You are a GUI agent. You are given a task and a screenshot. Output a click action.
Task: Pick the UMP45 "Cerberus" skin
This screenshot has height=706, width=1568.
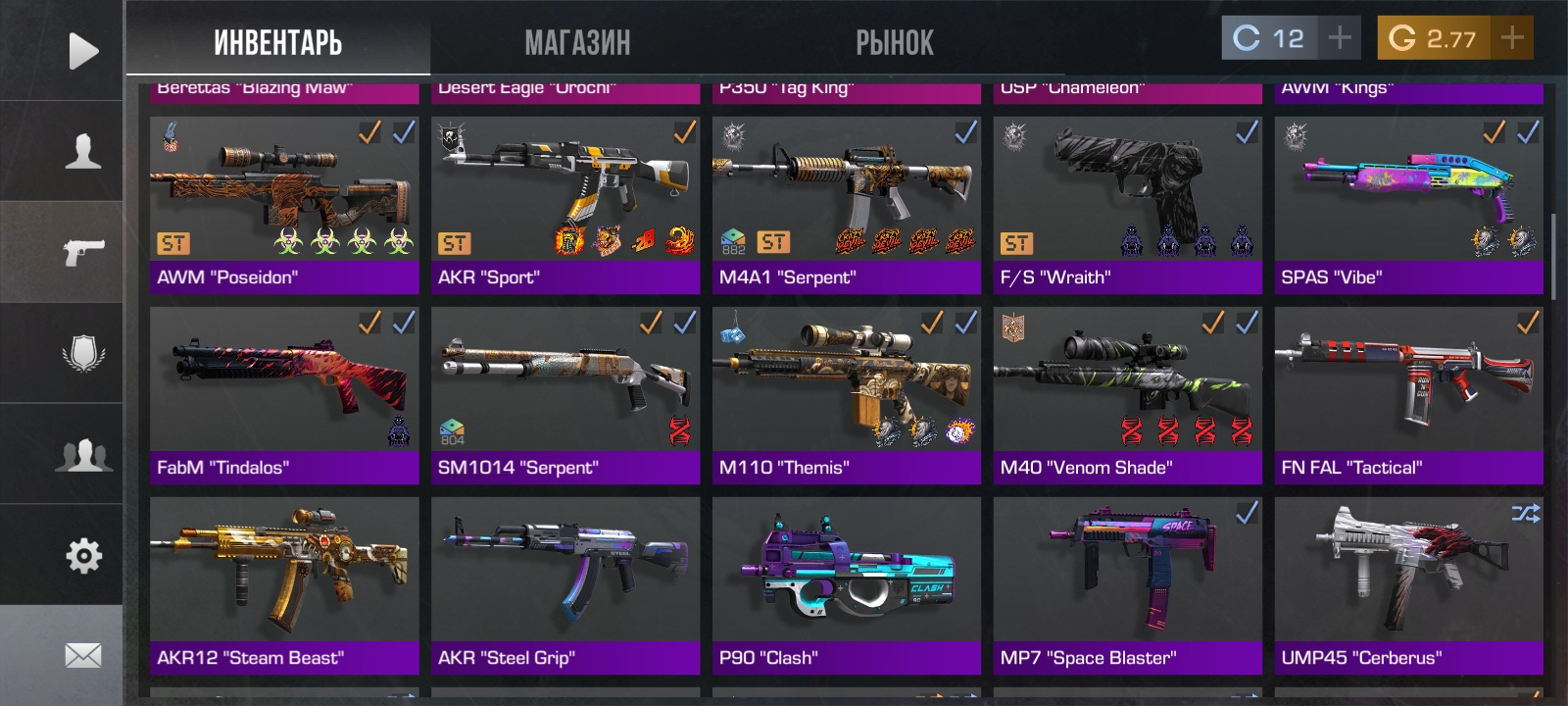coord(1408,585)
